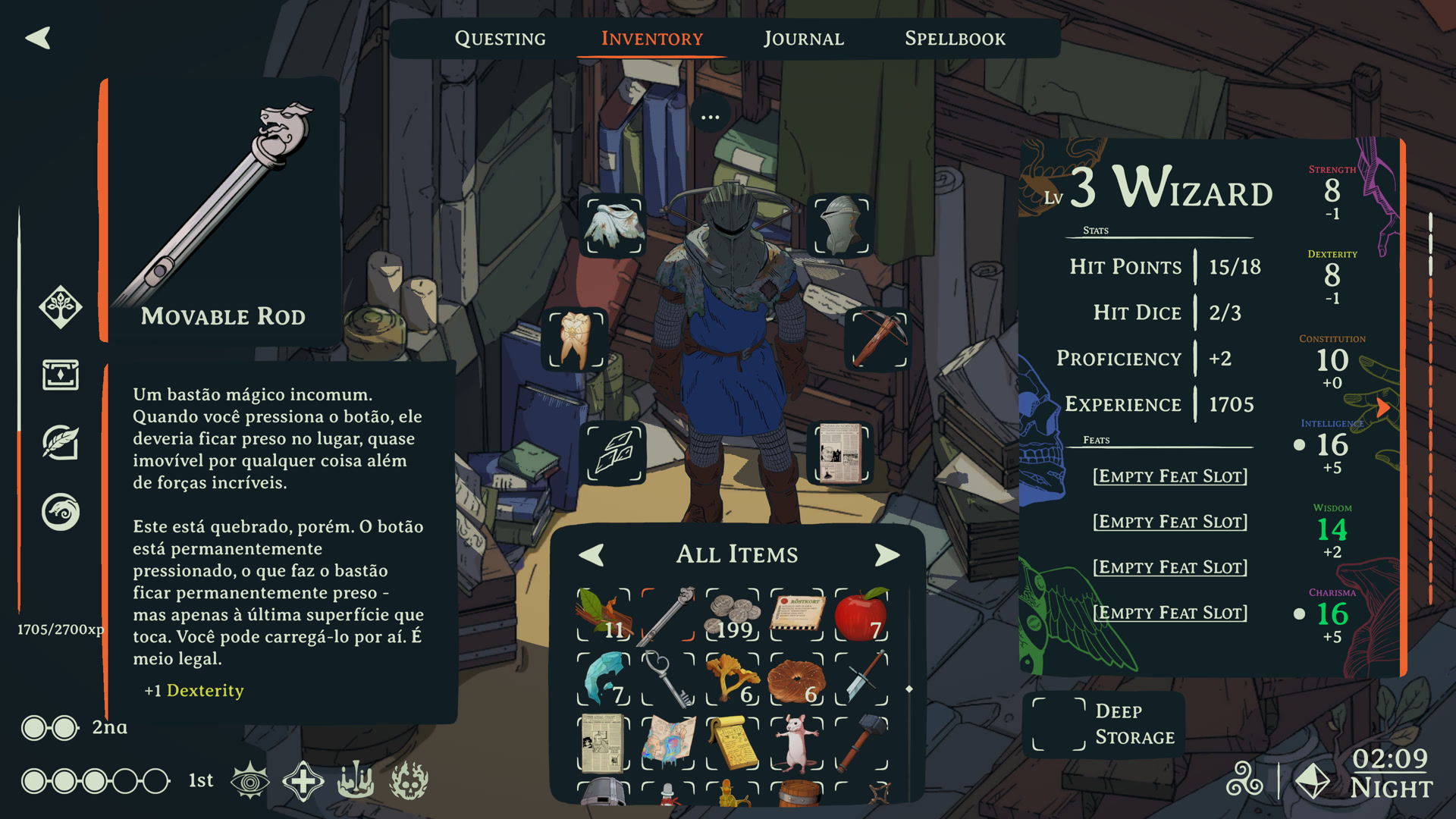
Task: Open the Journal tab
Action: click(803, 39)
